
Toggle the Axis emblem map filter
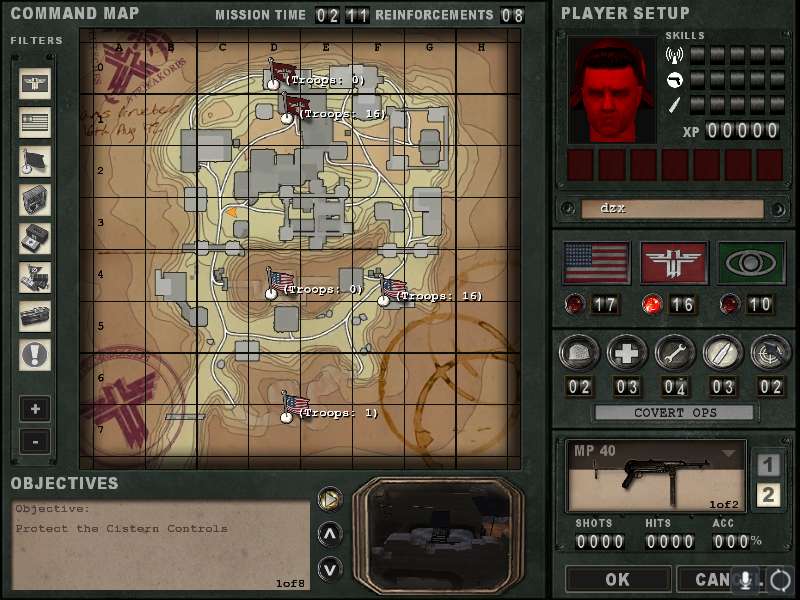click(x=35, y=84)
